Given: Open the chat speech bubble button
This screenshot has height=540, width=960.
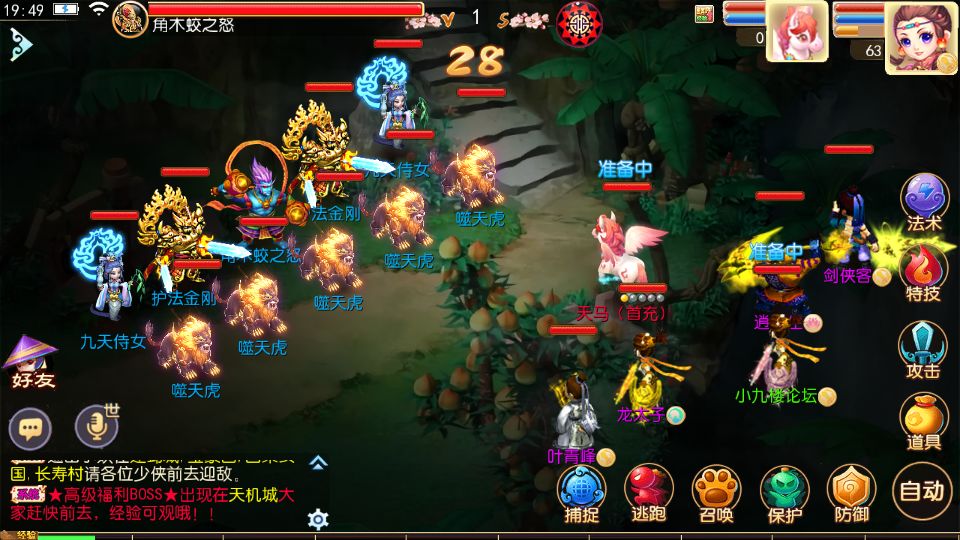Looking at the screenshot, I should (x=30, y=429).
